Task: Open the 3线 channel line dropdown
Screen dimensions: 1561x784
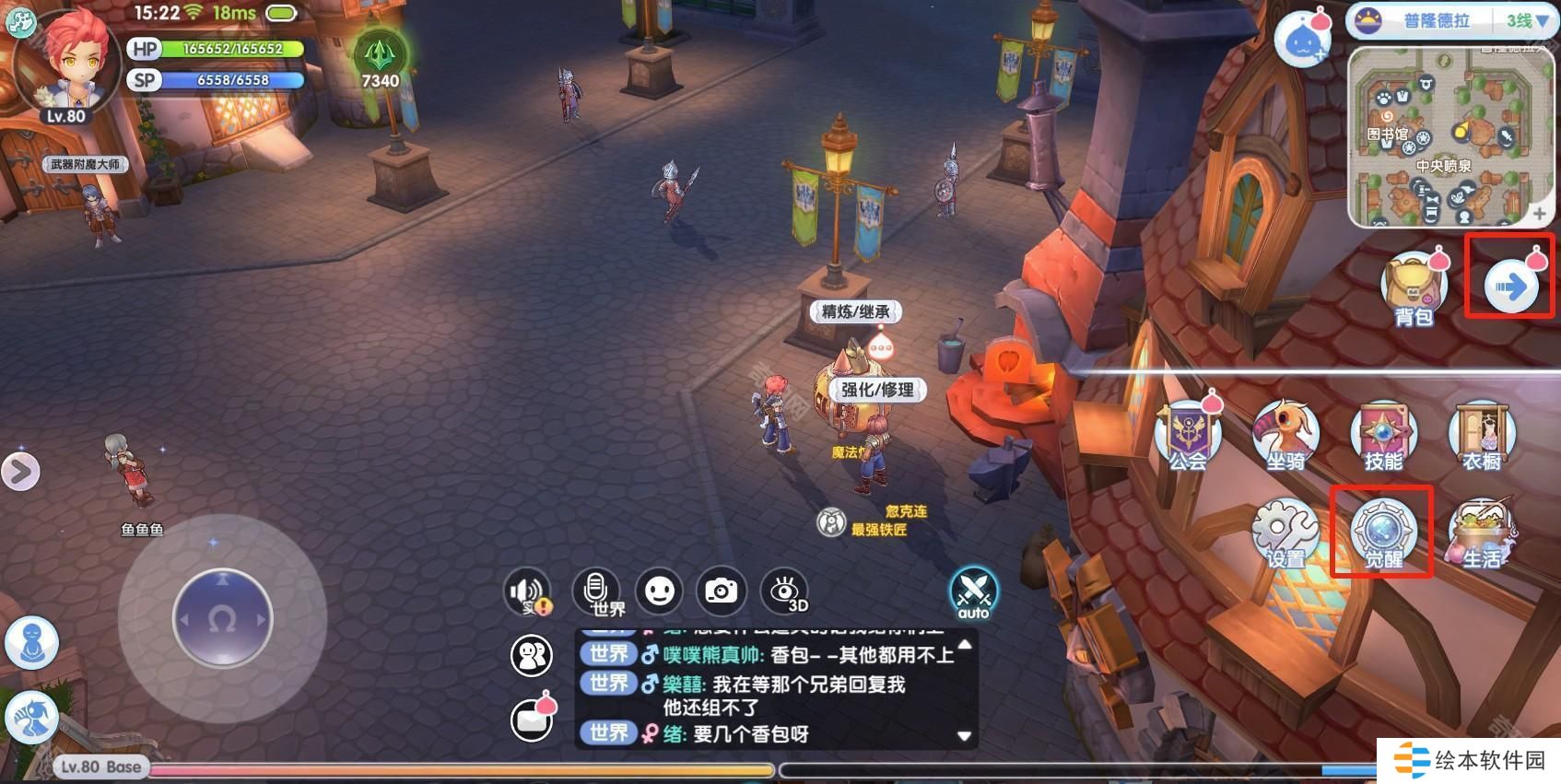Action: (x=1526, y=20)
